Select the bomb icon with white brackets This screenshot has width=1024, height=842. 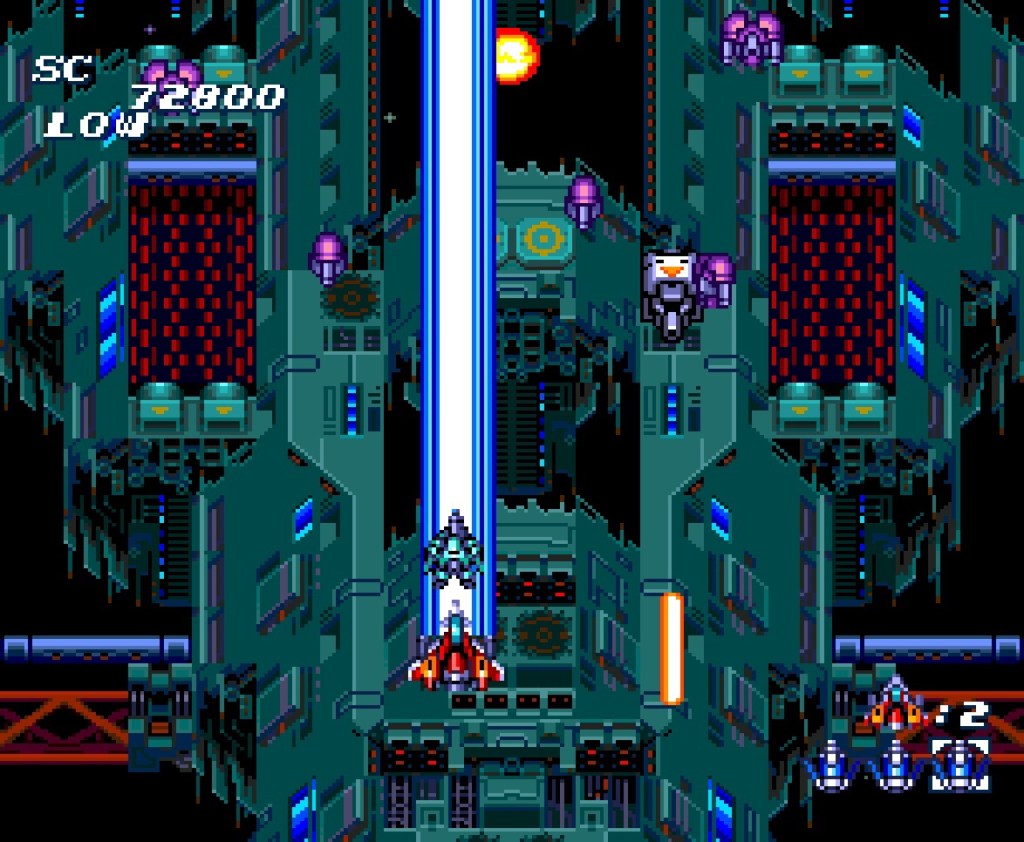(959, 765)
